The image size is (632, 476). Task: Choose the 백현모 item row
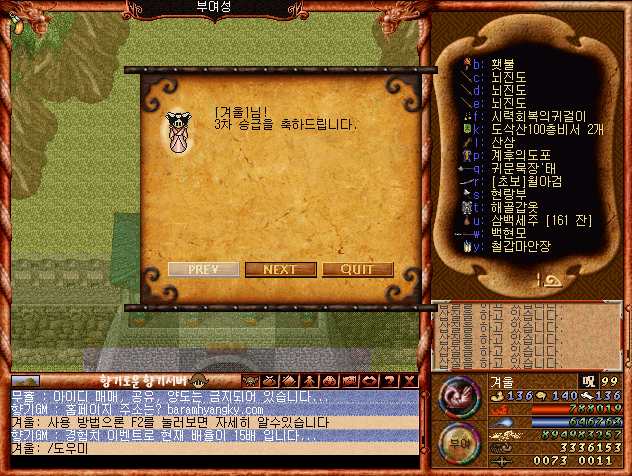[x=510, y=232]
